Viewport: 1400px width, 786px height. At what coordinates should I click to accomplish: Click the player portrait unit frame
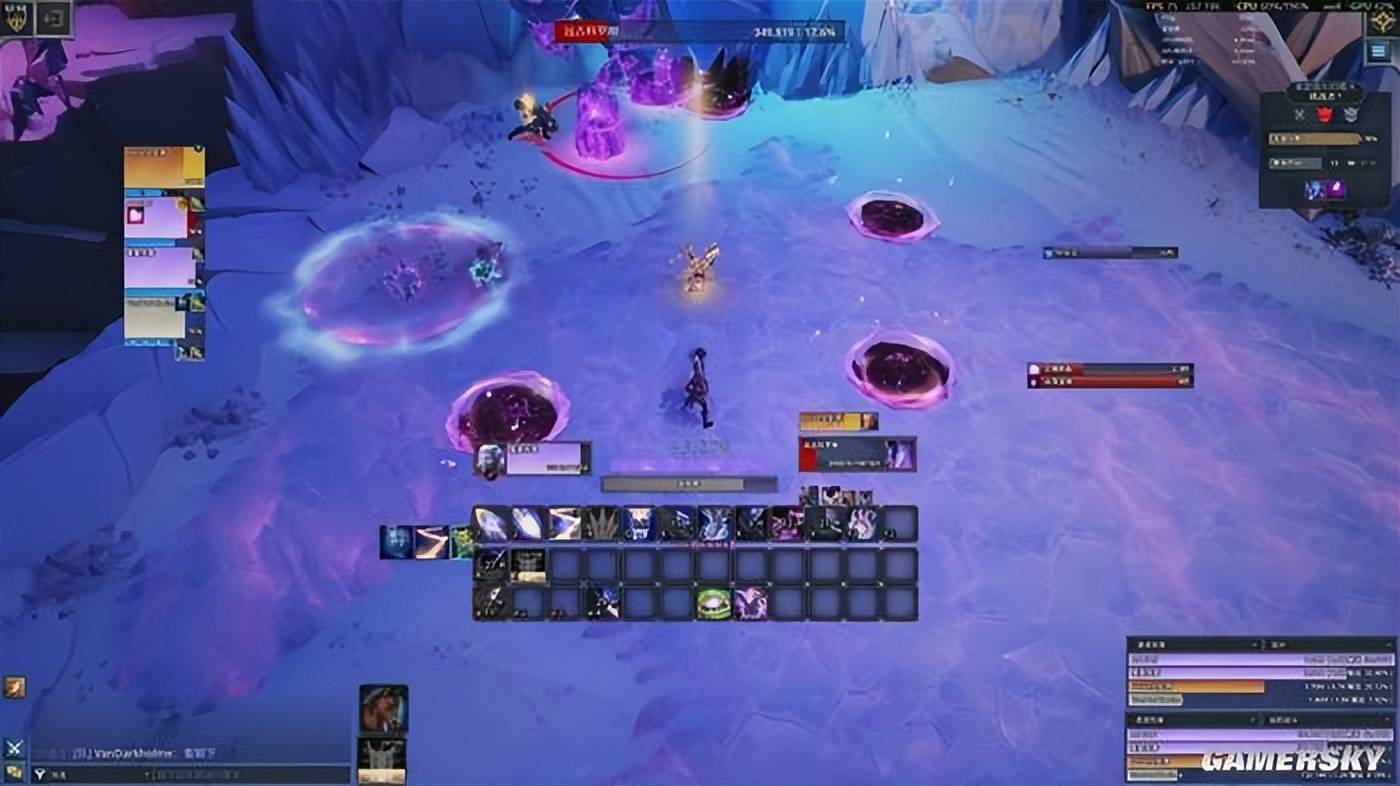pos(532,458)
